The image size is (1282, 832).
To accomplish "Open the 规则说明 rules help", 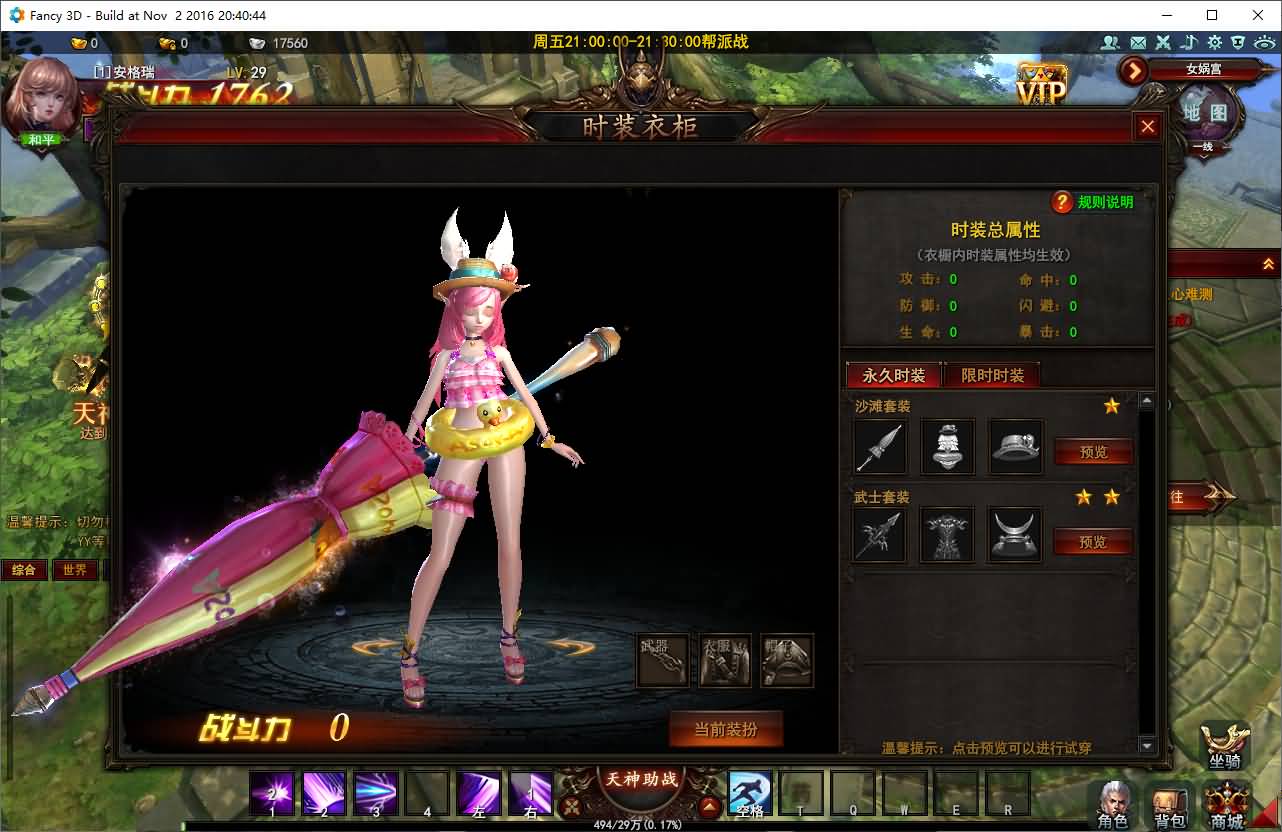I will click(1092, 202).
